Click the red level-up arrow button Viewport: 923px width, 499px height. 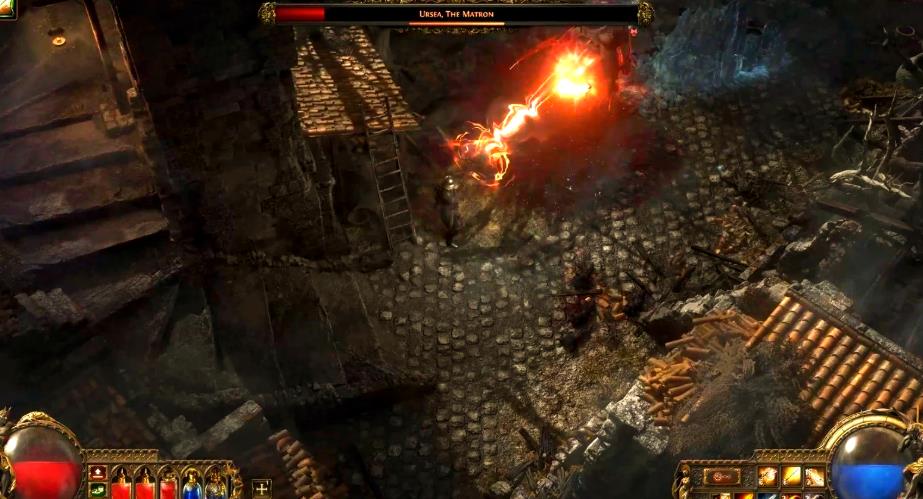coord(98,472)
